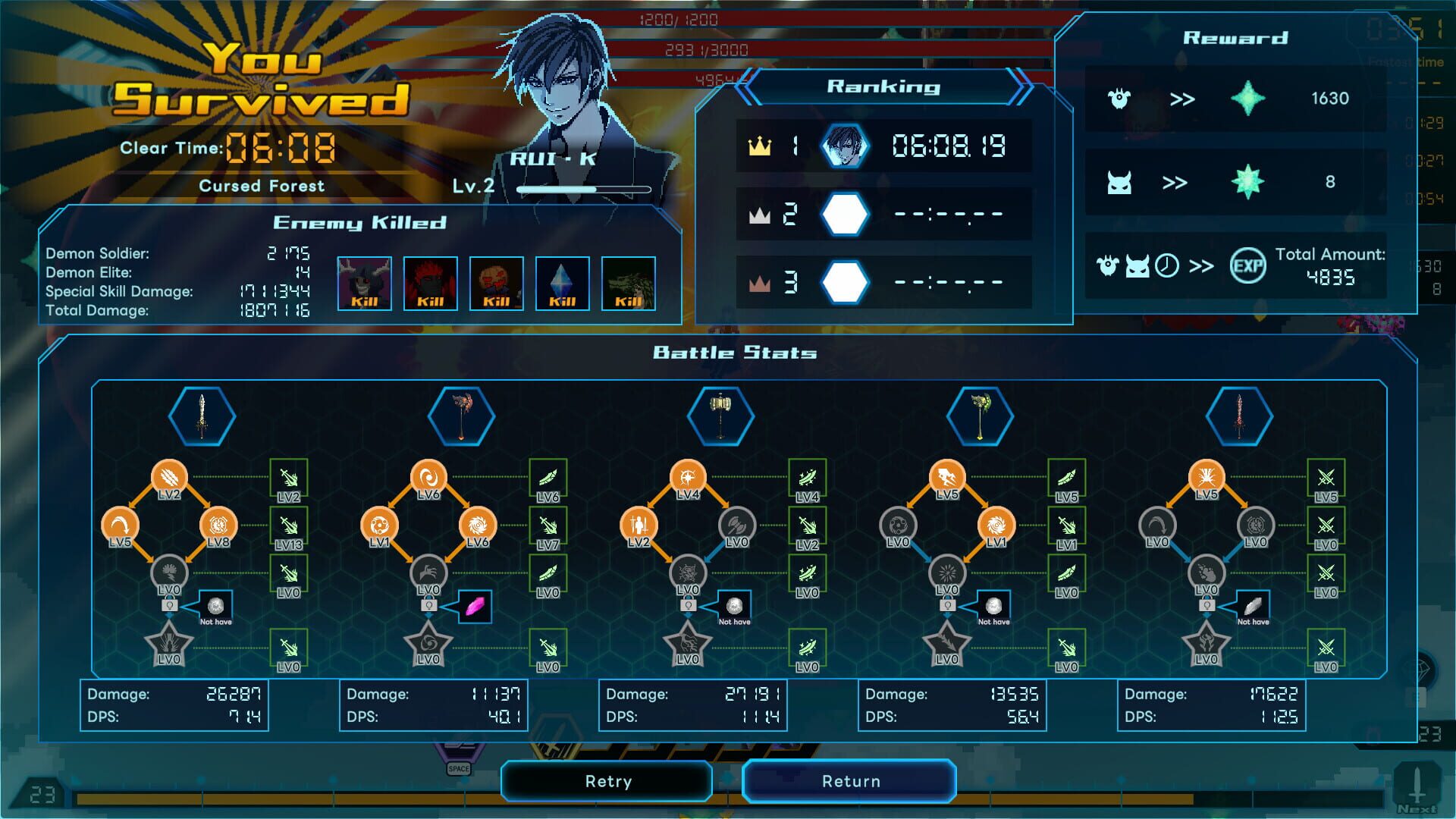1456x819 pixels.
Task: Open the EXP reward icon in the Reward panel
Action: [x=1250, y=265]
